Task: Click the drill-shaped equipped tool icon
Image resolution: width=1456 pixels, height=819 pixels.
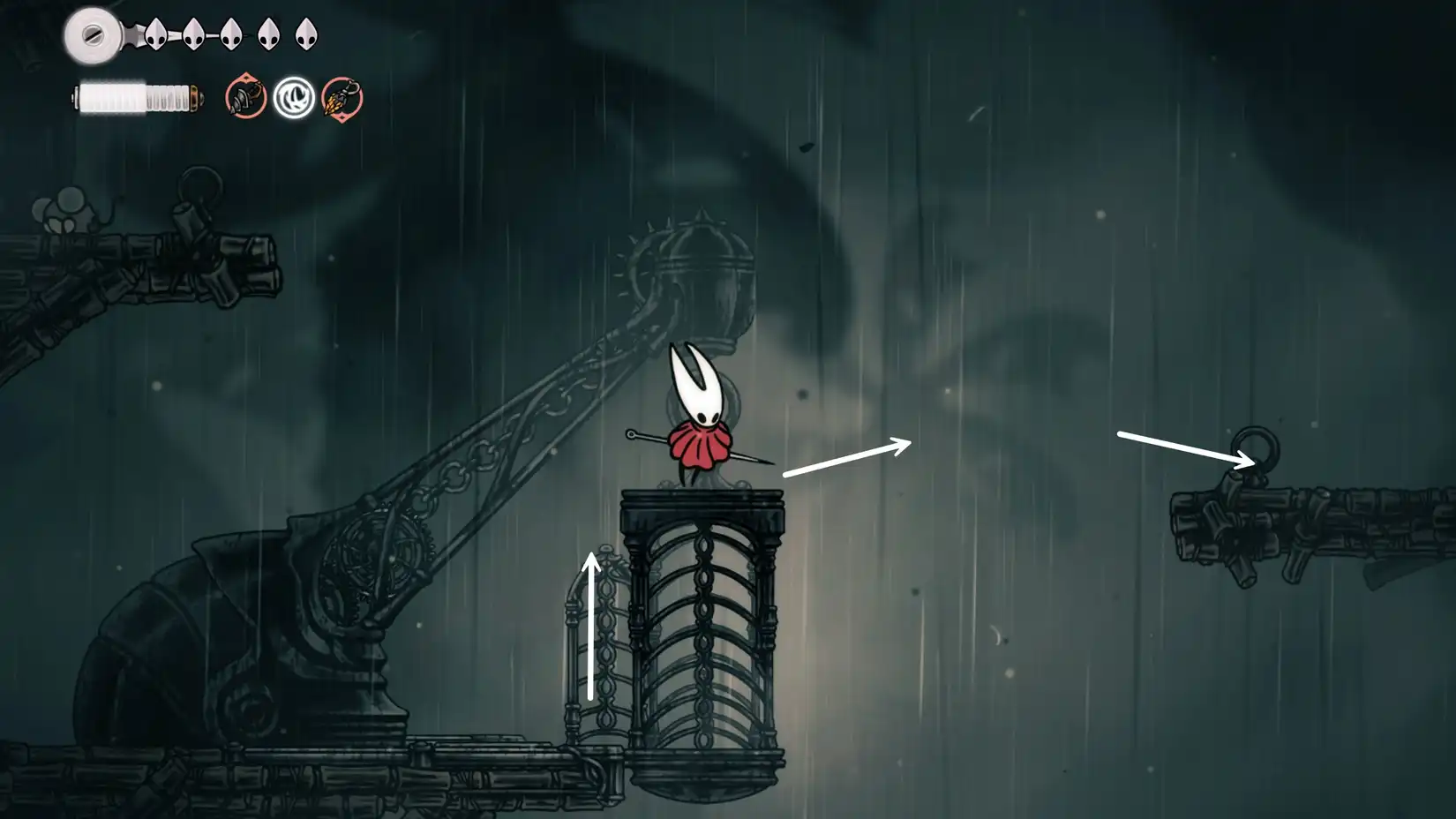Action: click(x=245, y=95)
